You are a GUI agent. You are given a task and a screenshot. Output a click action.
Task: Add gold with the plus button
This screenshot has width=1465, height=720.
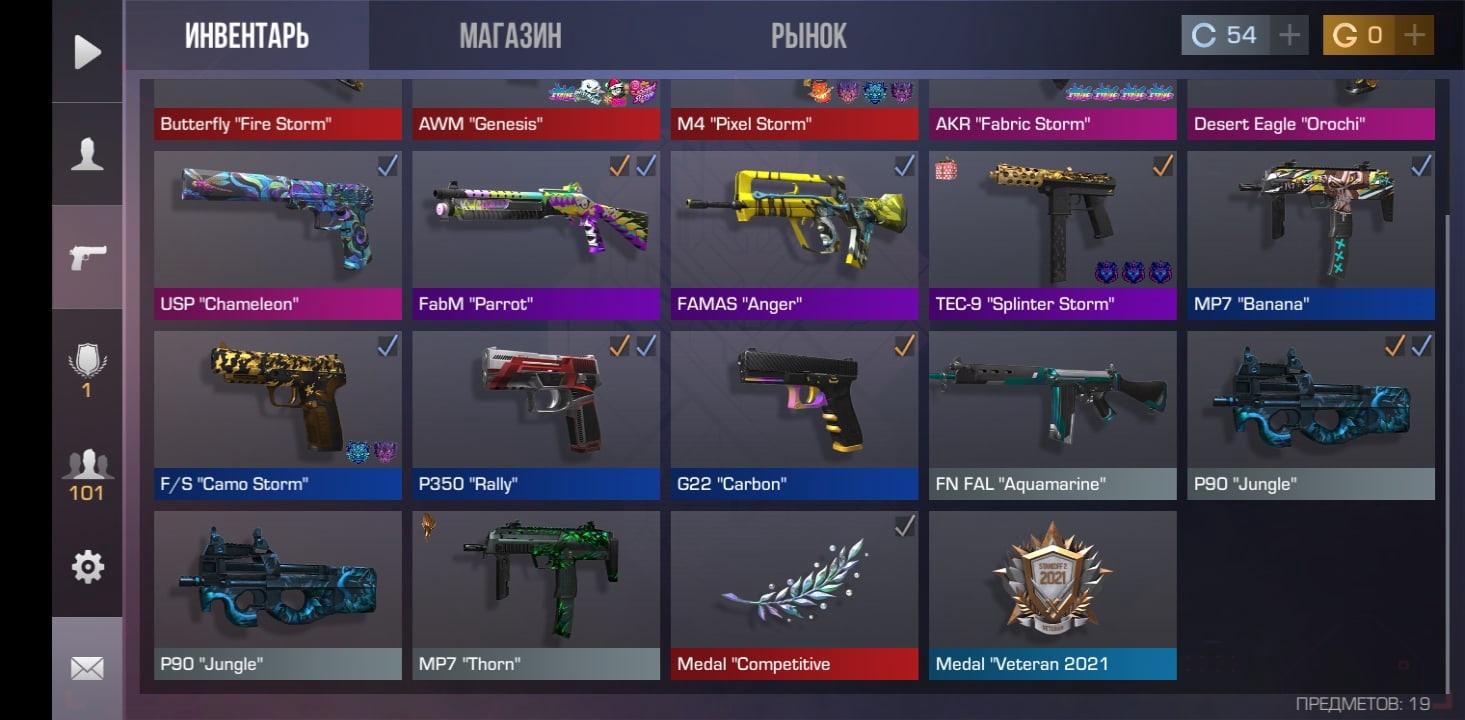[1414, 36]
